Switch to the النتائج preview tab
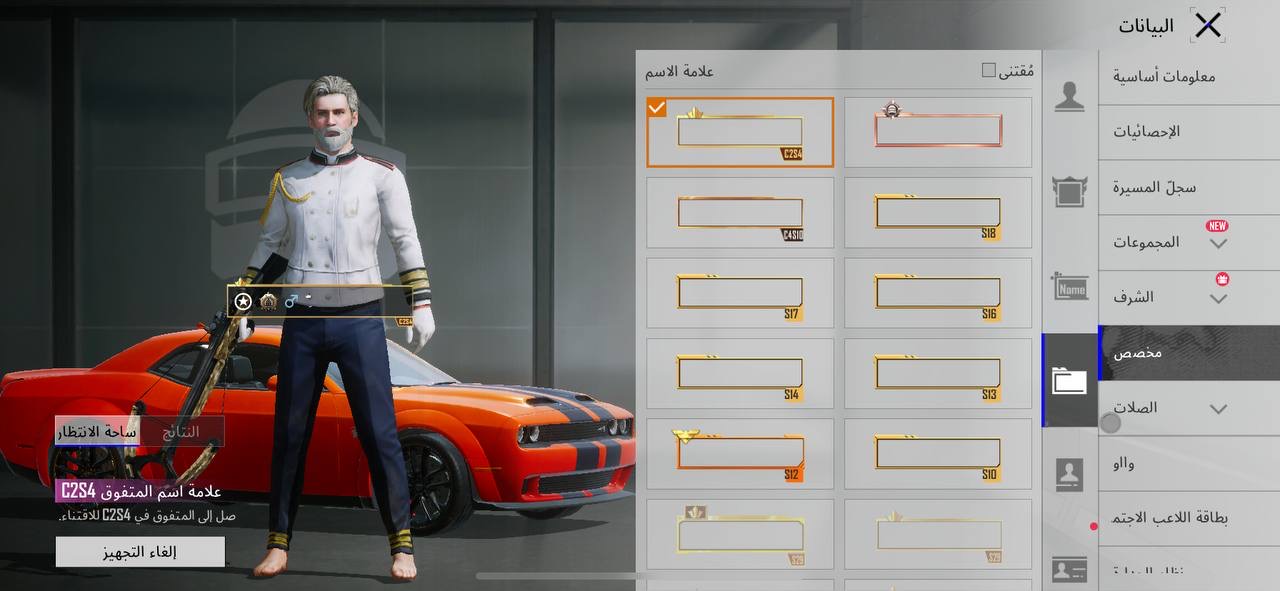 [181, 432]
